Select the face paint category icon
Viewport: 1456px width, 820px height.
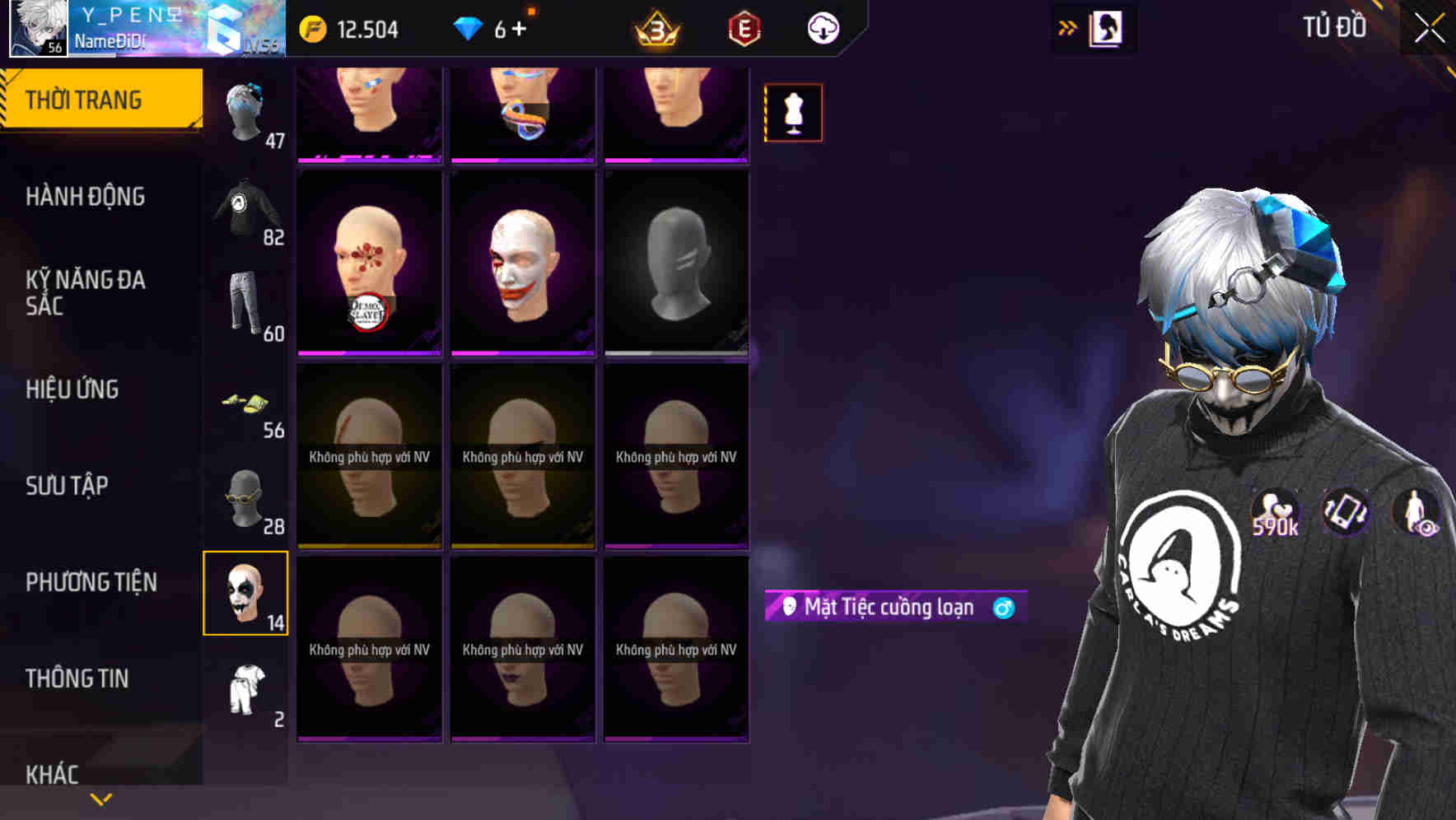(x=245, y=594)
